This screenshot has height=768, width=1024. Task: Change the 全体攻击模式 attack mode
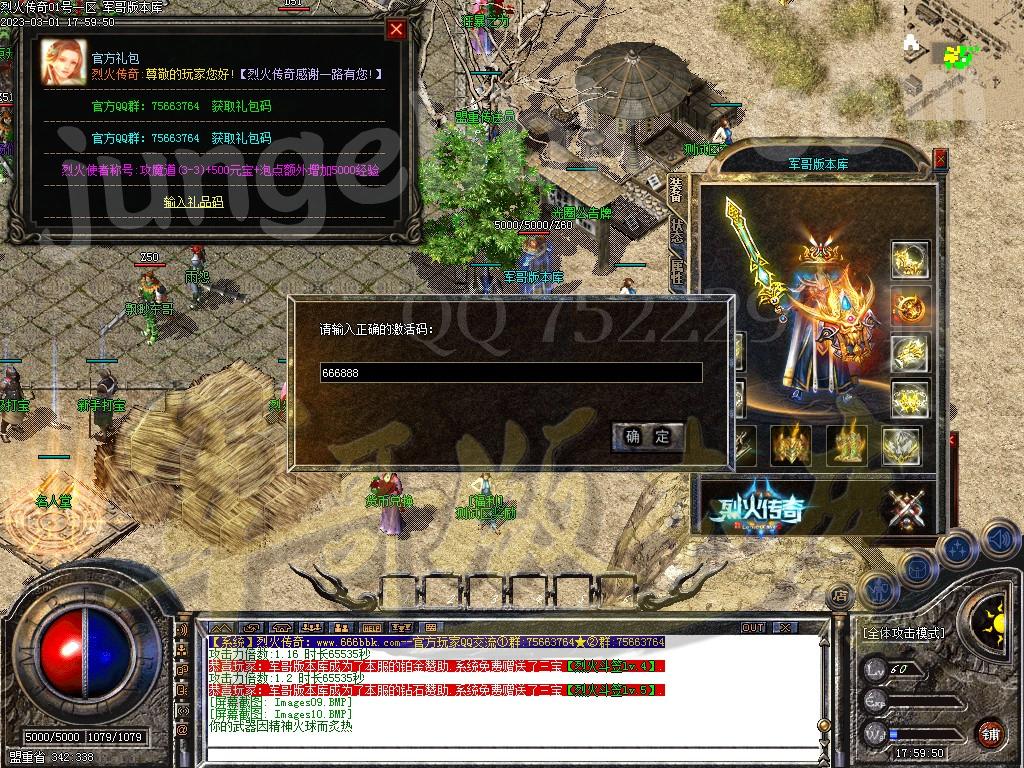(x=903, y=633)
